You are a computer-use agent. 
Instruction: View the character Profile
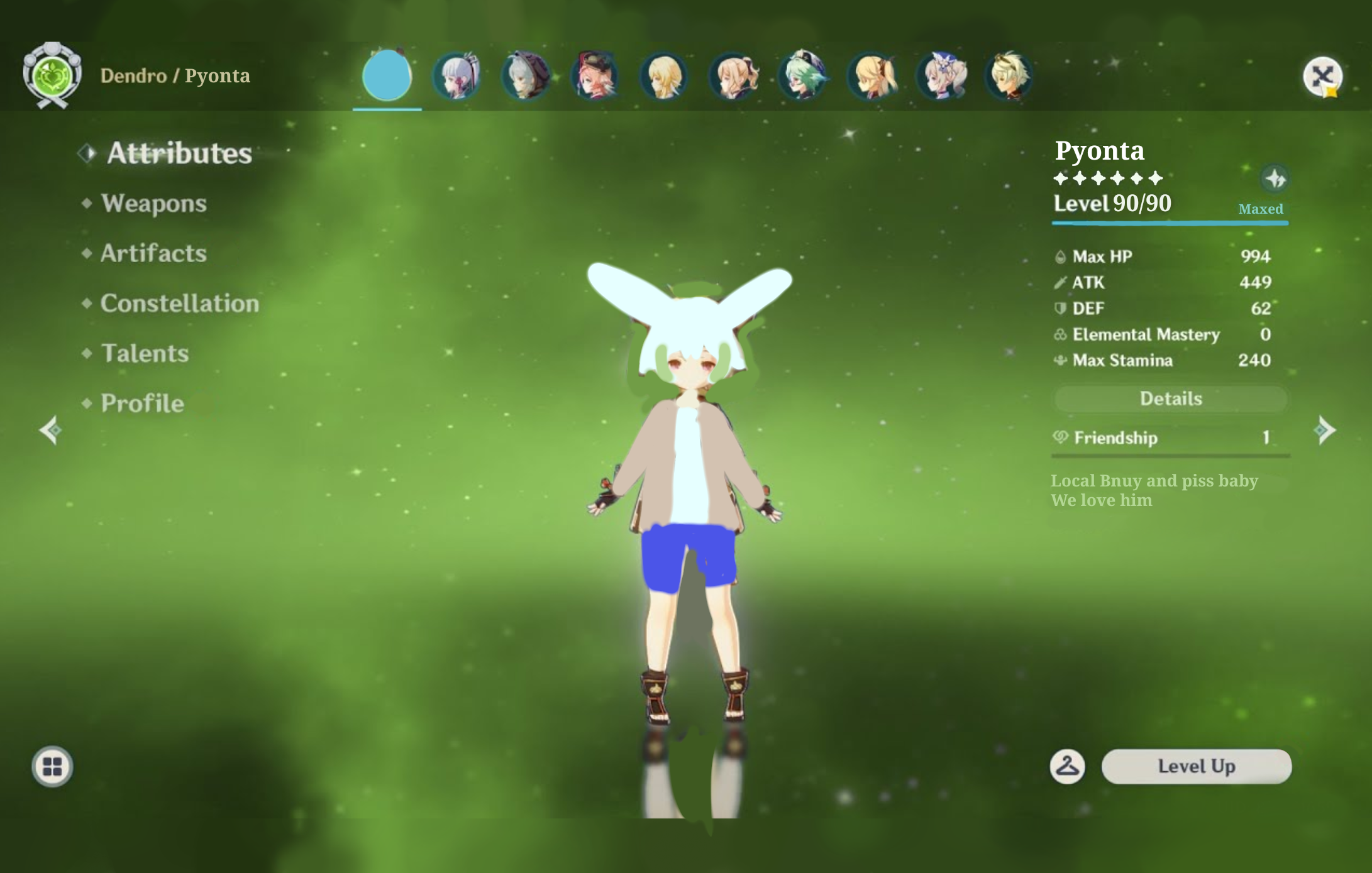(x=142, y=404)
